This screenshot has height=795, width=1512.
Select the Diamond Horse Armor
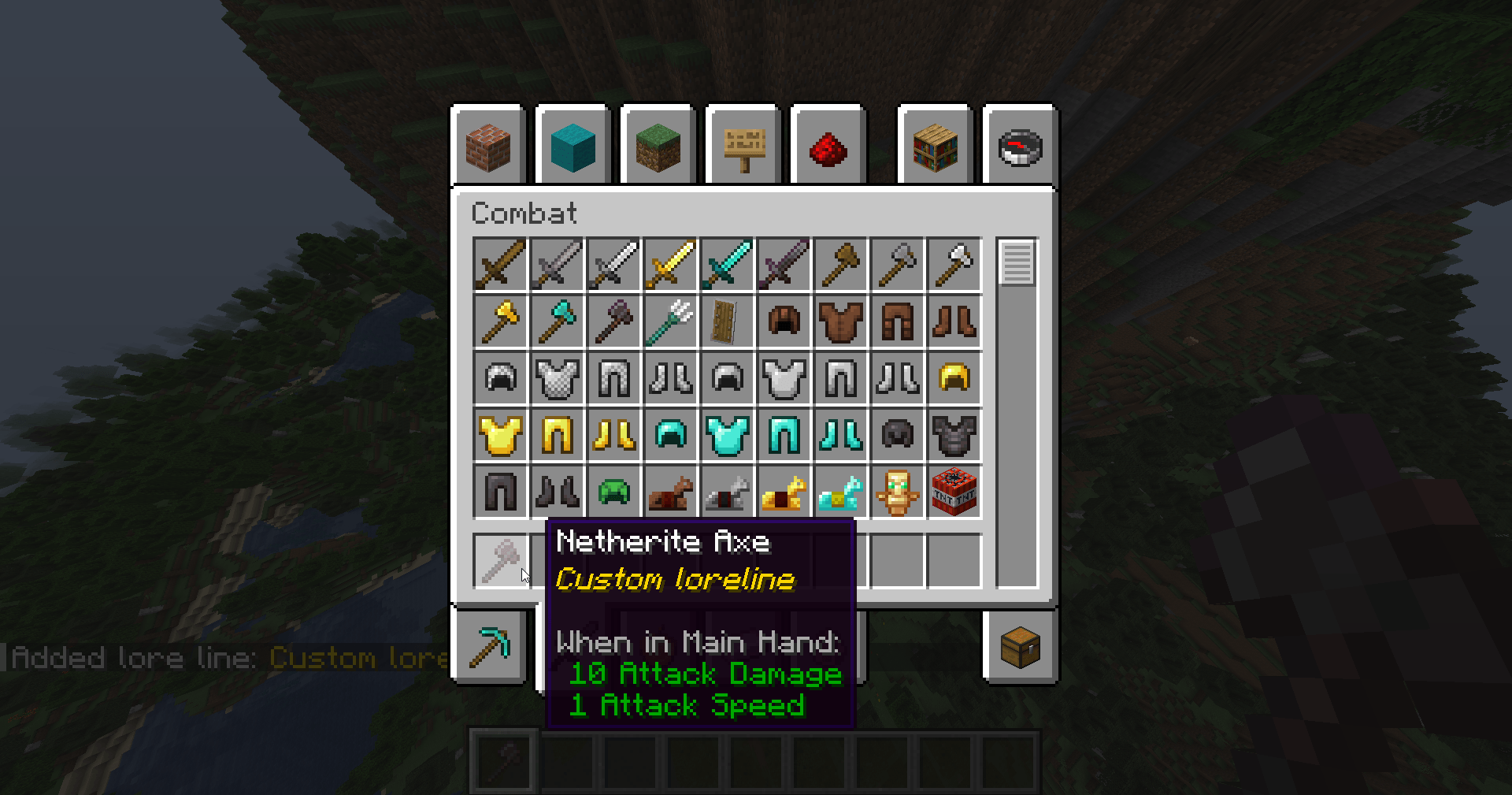tap(840, 491)
